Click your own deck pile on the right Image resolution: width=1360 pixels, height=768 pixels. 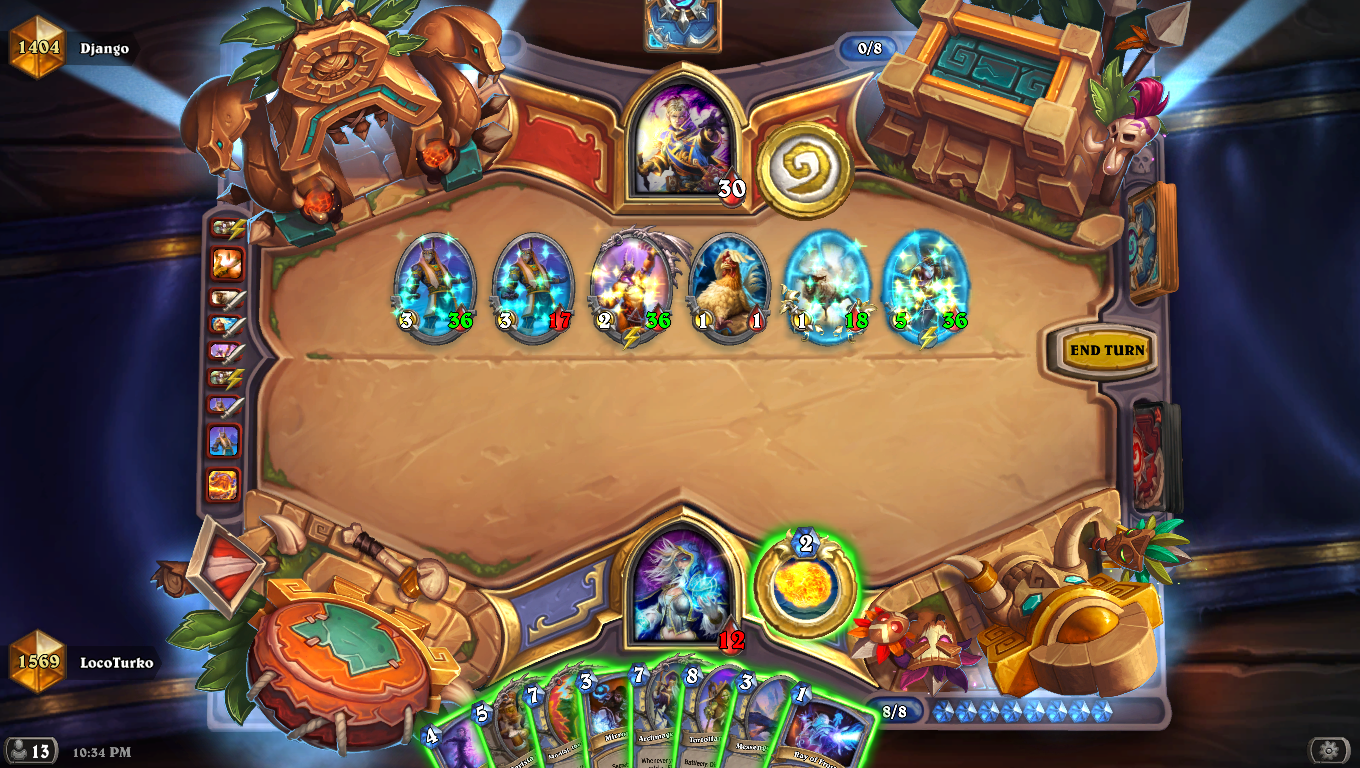[x=1150, y=455]
